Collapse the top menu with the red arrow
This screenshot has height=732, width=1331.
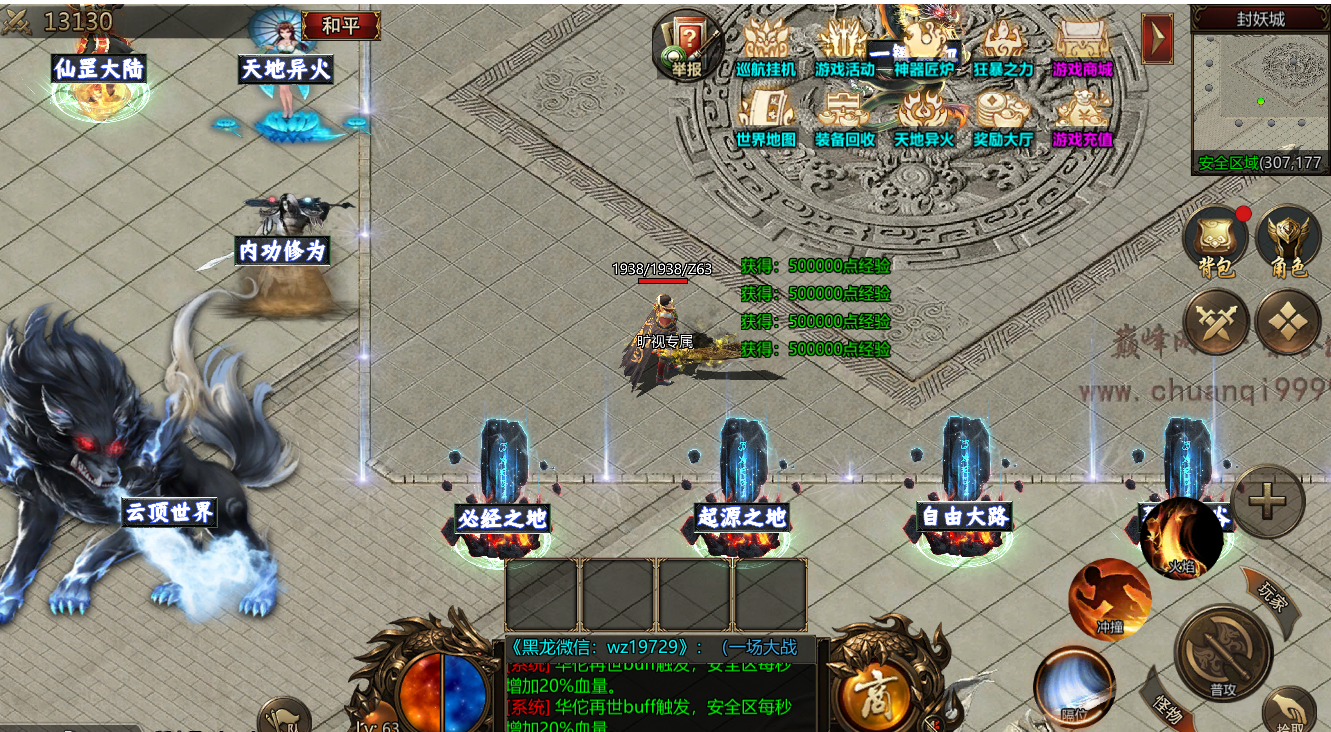1157,39
